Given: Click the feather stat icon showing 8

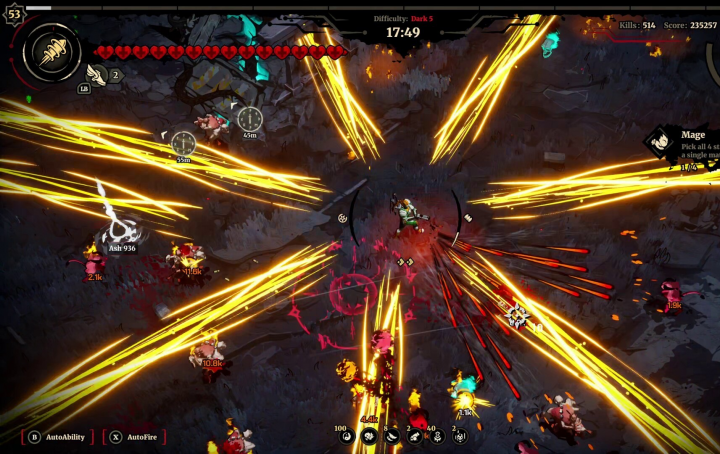Looking at the screenshot, I should (391, 436).
